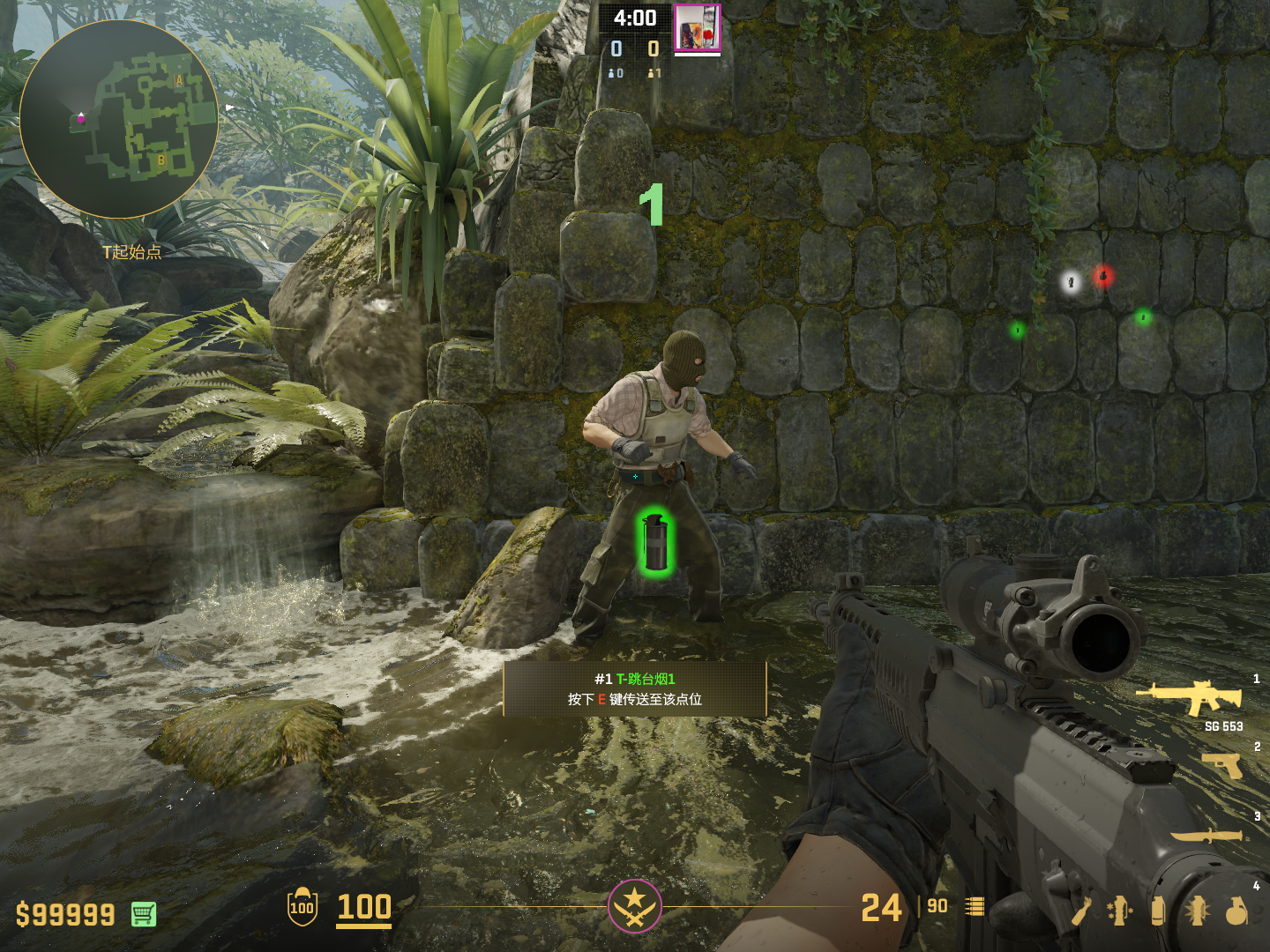
Task: Choose the HE grenade icon
Action: pyautogui.click(x=1236, y=911)
